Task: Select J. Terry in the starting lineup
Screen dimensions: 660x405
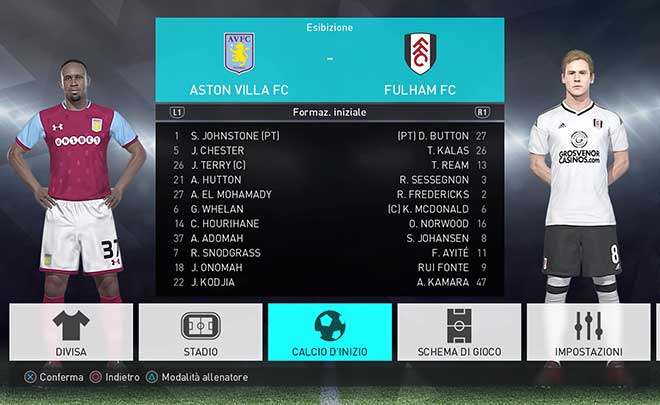Action: tap(217, 165)
